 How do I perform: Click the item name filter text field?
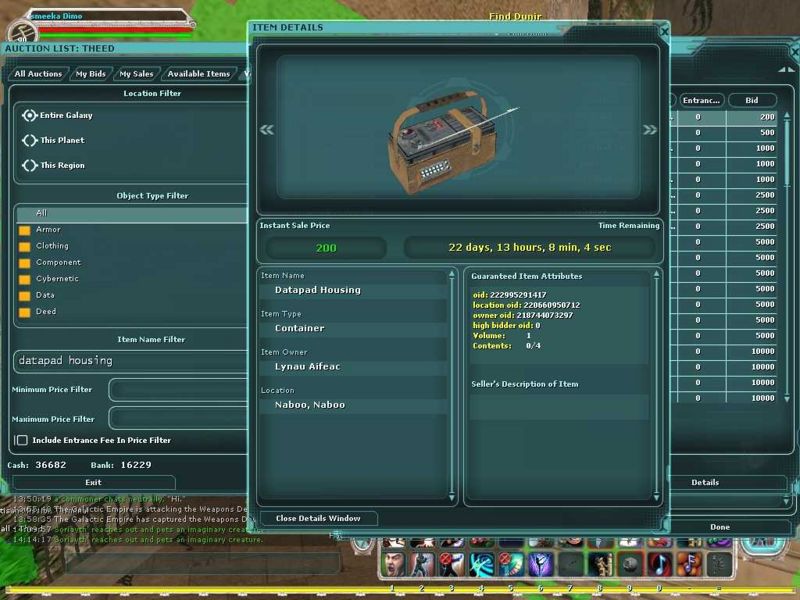(130, 360)
